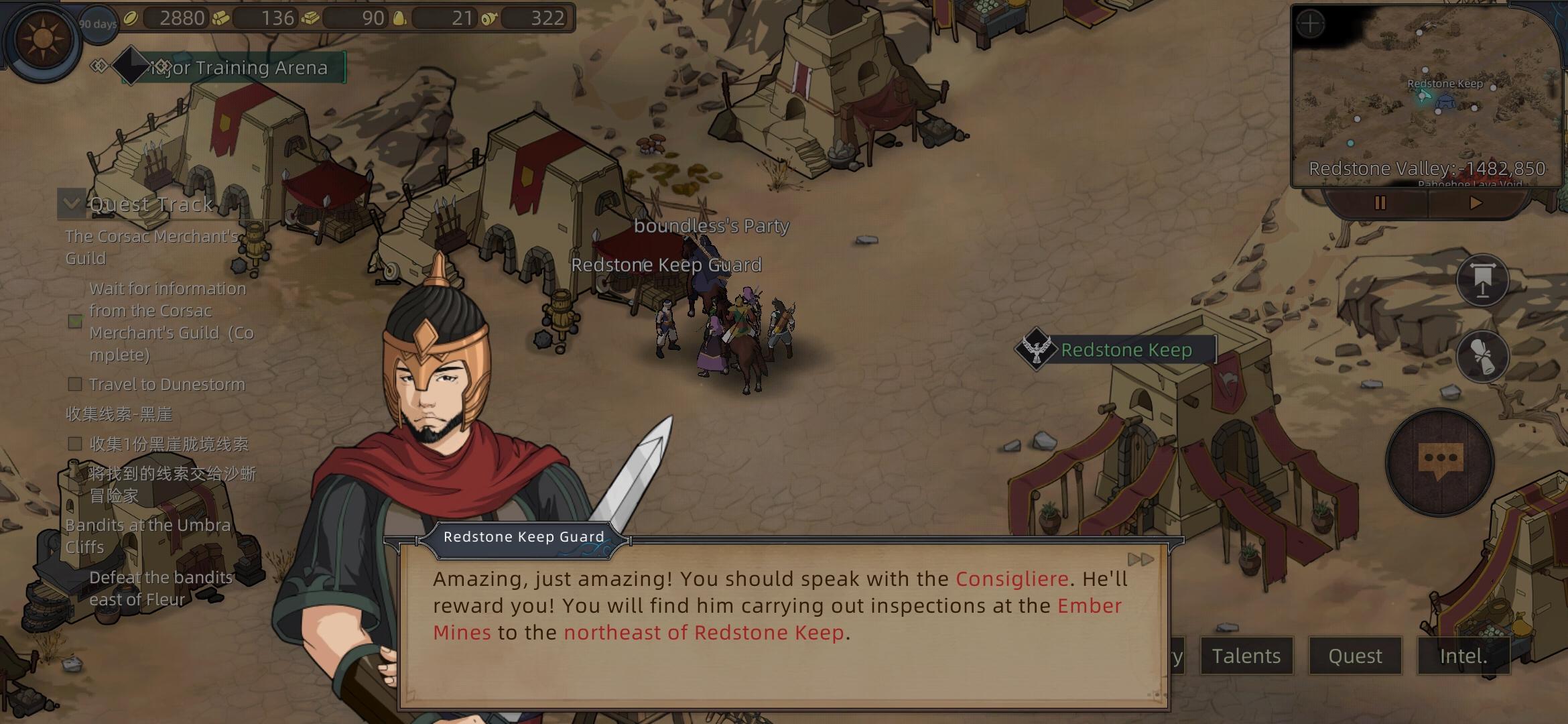
Task: Select the Training Arena location label
Action: (x=235, y=68)
